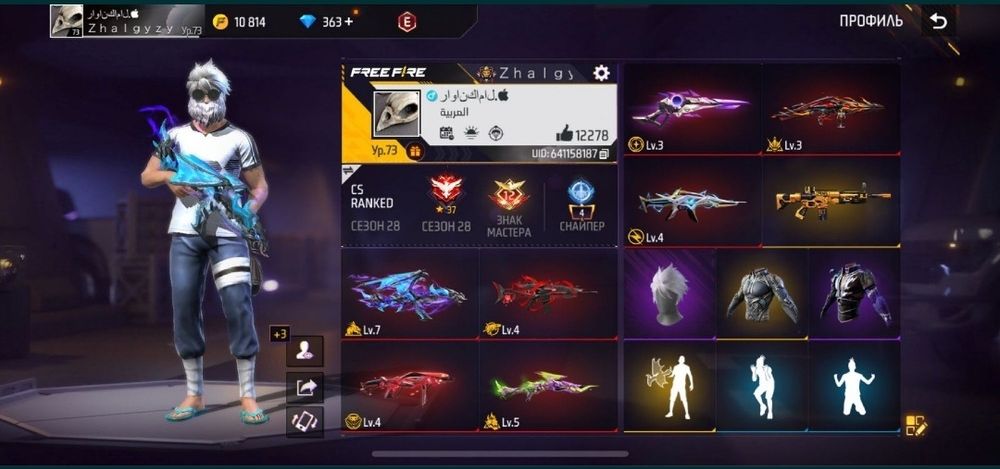Viewport: 1000px width, 469px height.
Task: Tap the character outfit view button
Action: tap(305, 350)
